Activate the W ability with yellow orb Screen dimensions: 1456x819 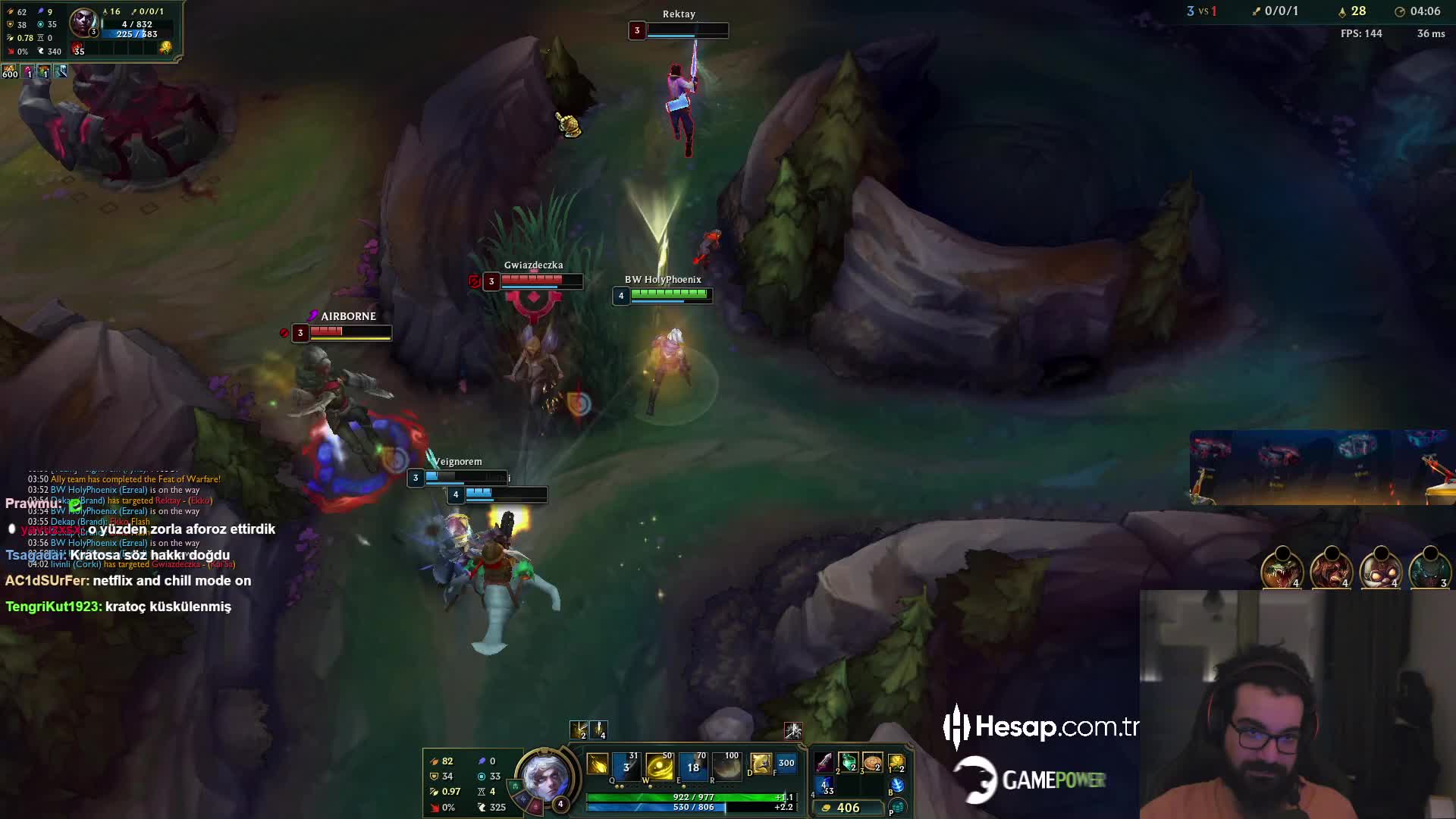[x=659, y=766]
